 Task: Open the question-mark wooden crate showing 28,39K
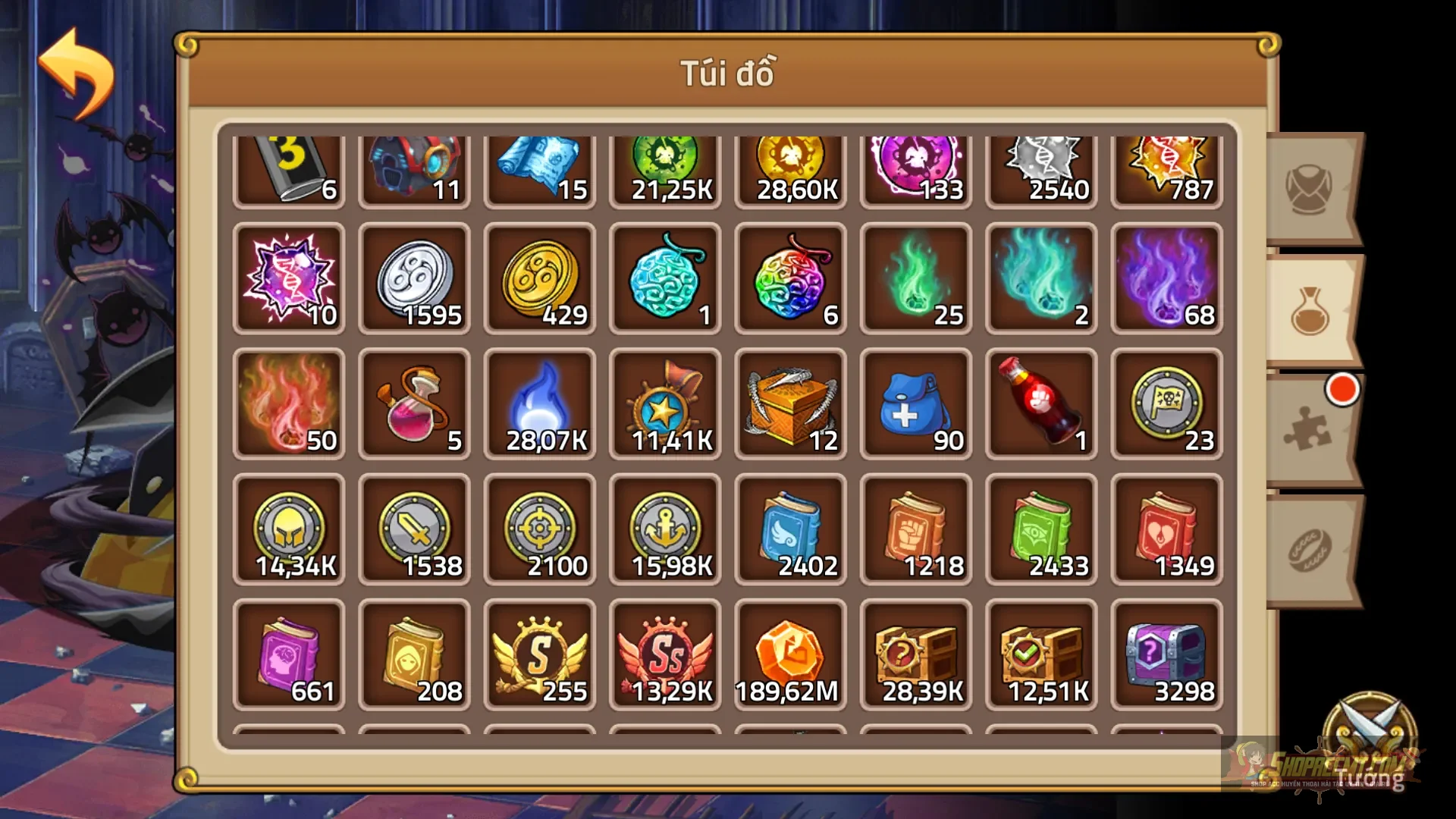(915, 654)
